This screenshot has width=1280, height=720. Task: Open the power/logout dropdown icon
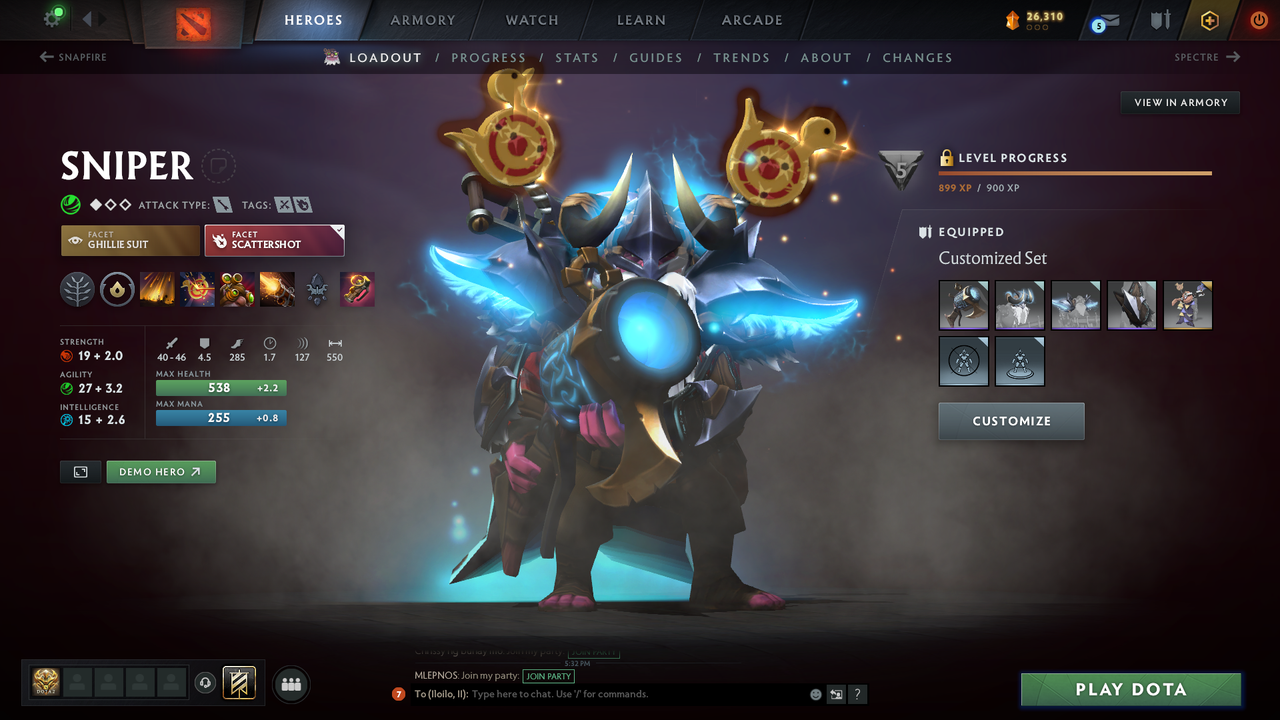pyautogui.click(x=1257, y=19)
